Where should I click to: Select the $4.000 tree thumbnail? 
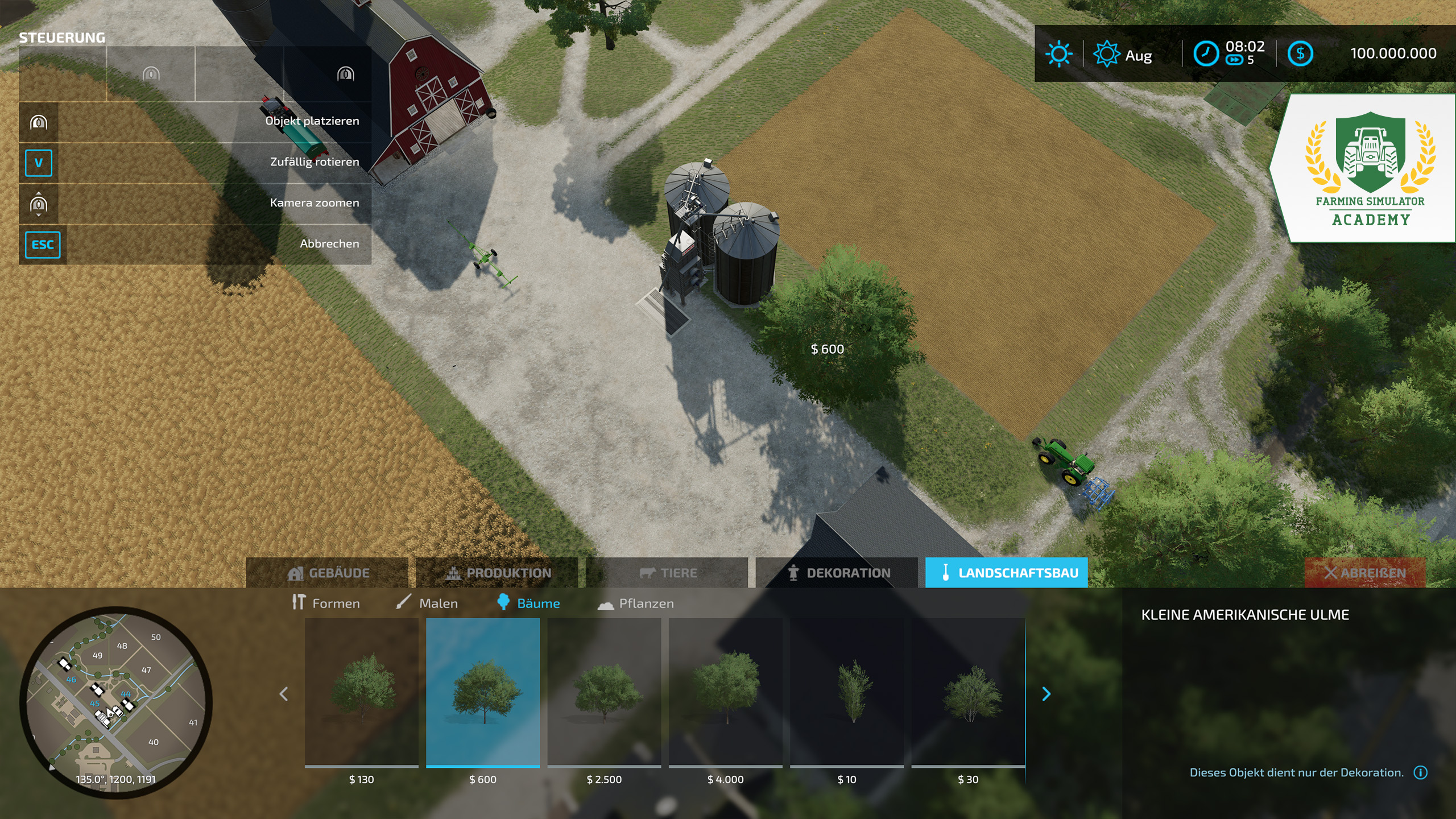[x=726, y=692]
